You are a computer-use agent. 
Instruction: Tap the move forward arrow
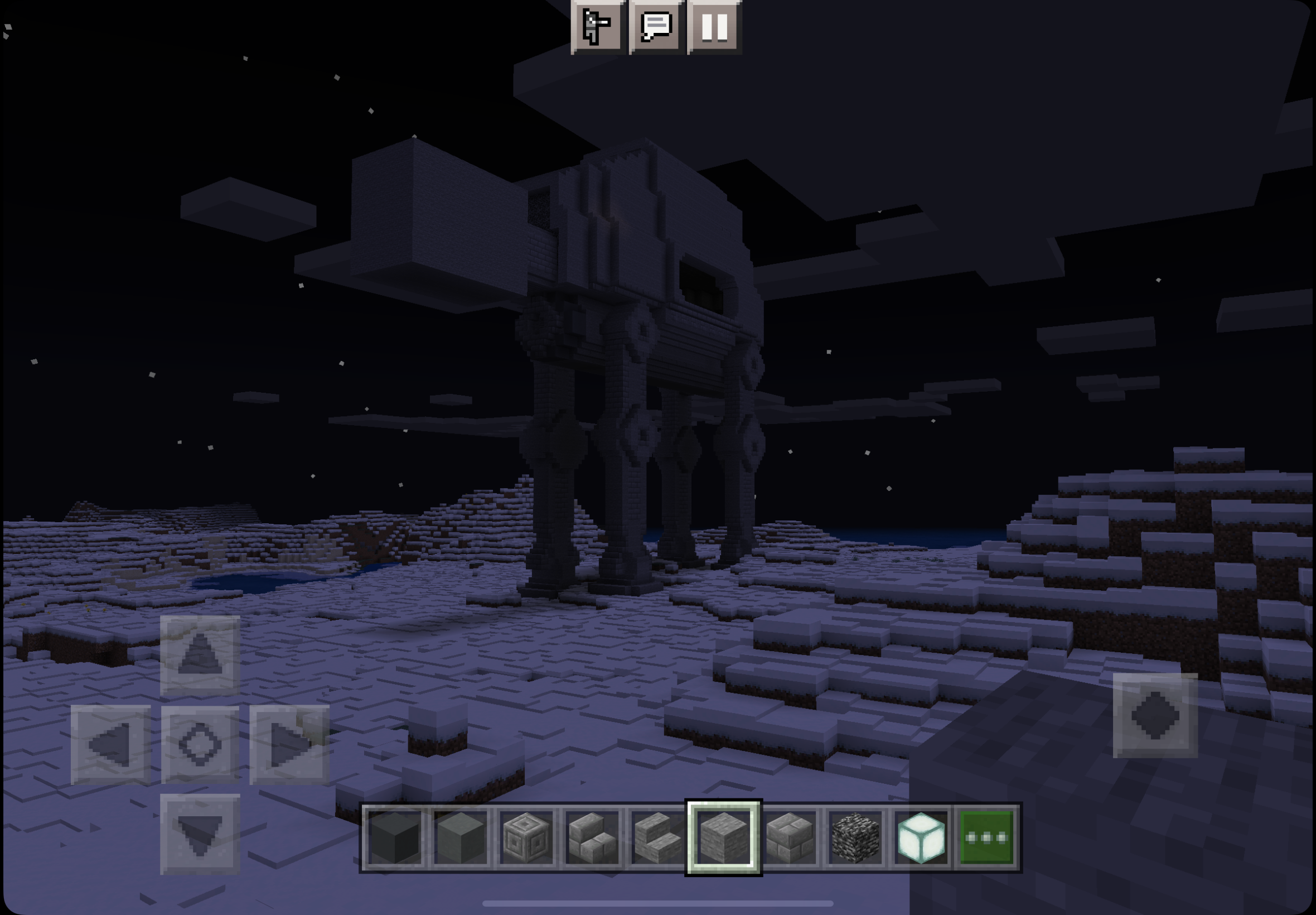click(x=200, y=656)
